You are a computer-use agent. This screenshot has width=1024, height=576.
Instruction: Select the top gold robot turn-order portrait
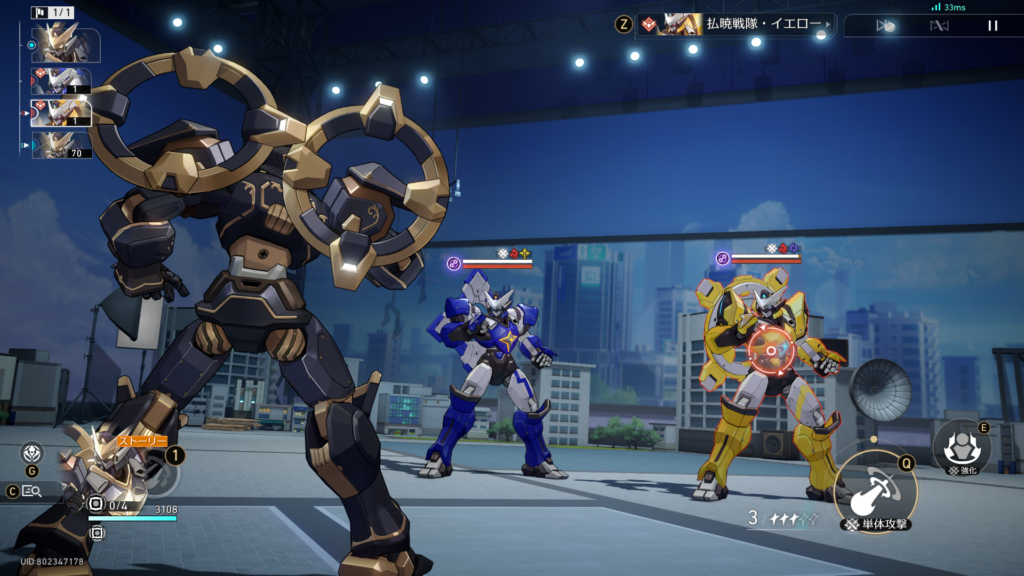pos(65,44)
